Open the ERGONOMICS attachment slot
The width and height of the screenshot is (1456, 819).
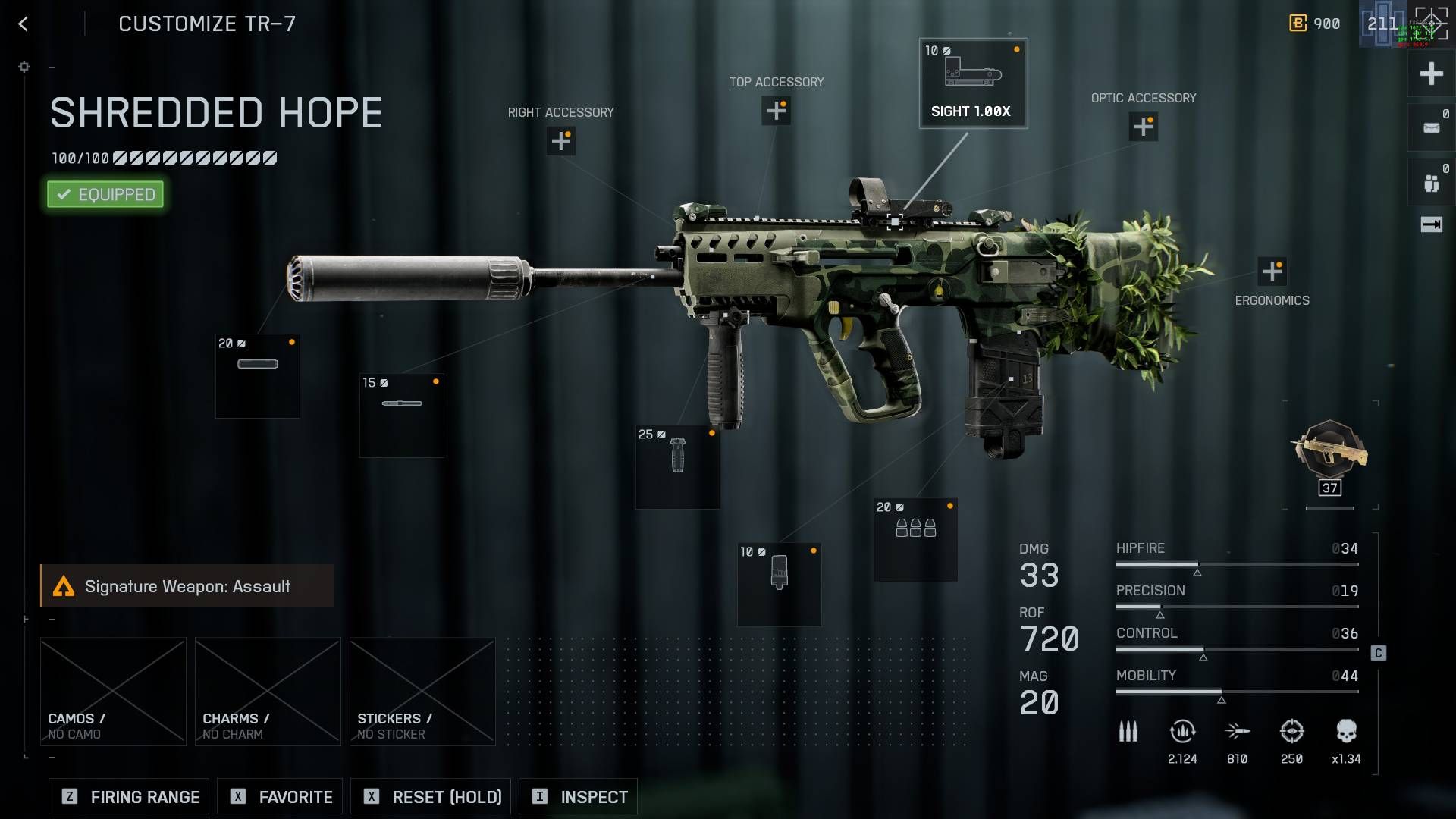1273,269
